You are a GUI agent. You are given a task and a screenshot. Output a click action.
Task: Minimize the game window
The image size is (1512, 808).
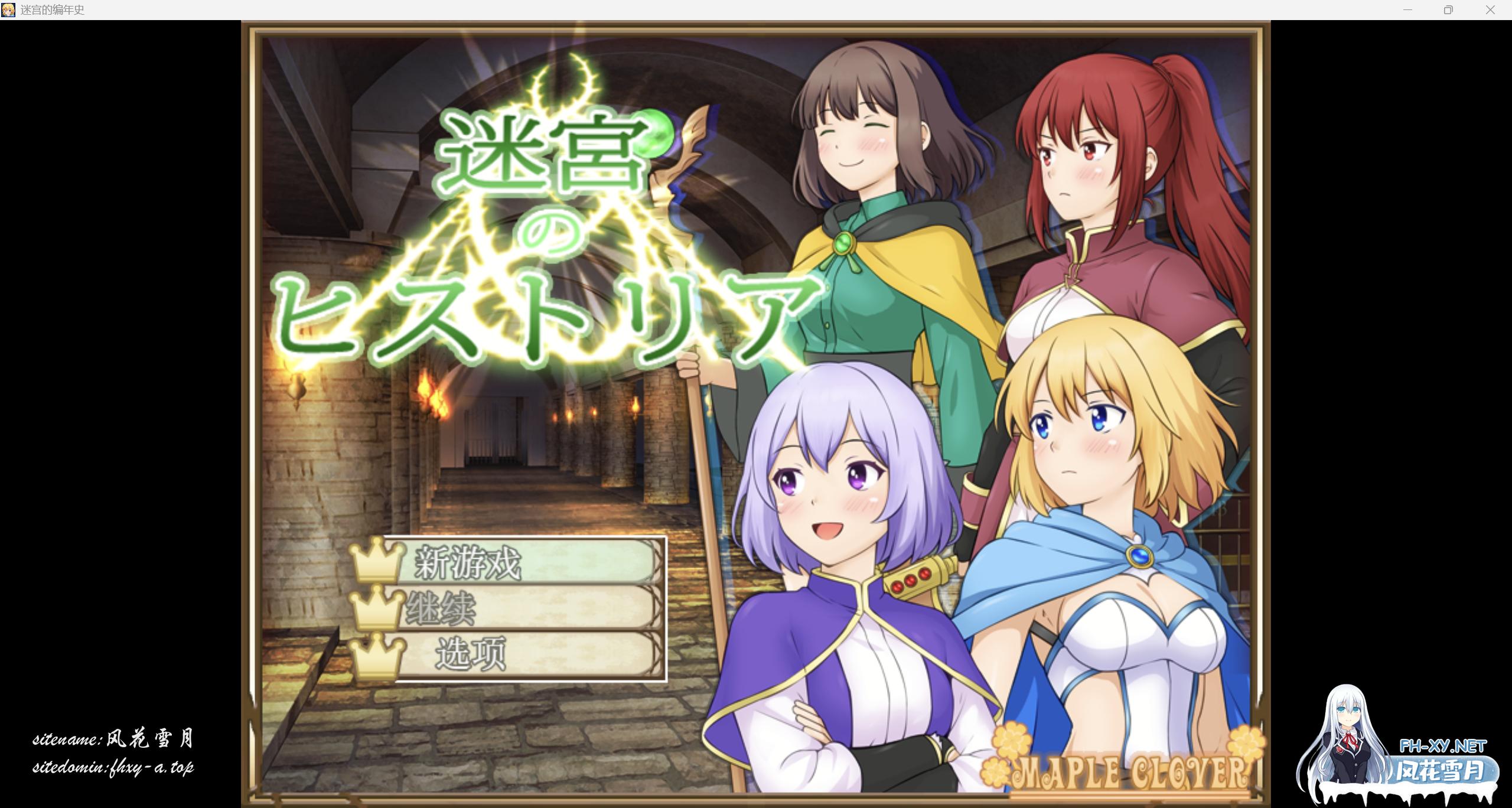[x=1407, y=10]
